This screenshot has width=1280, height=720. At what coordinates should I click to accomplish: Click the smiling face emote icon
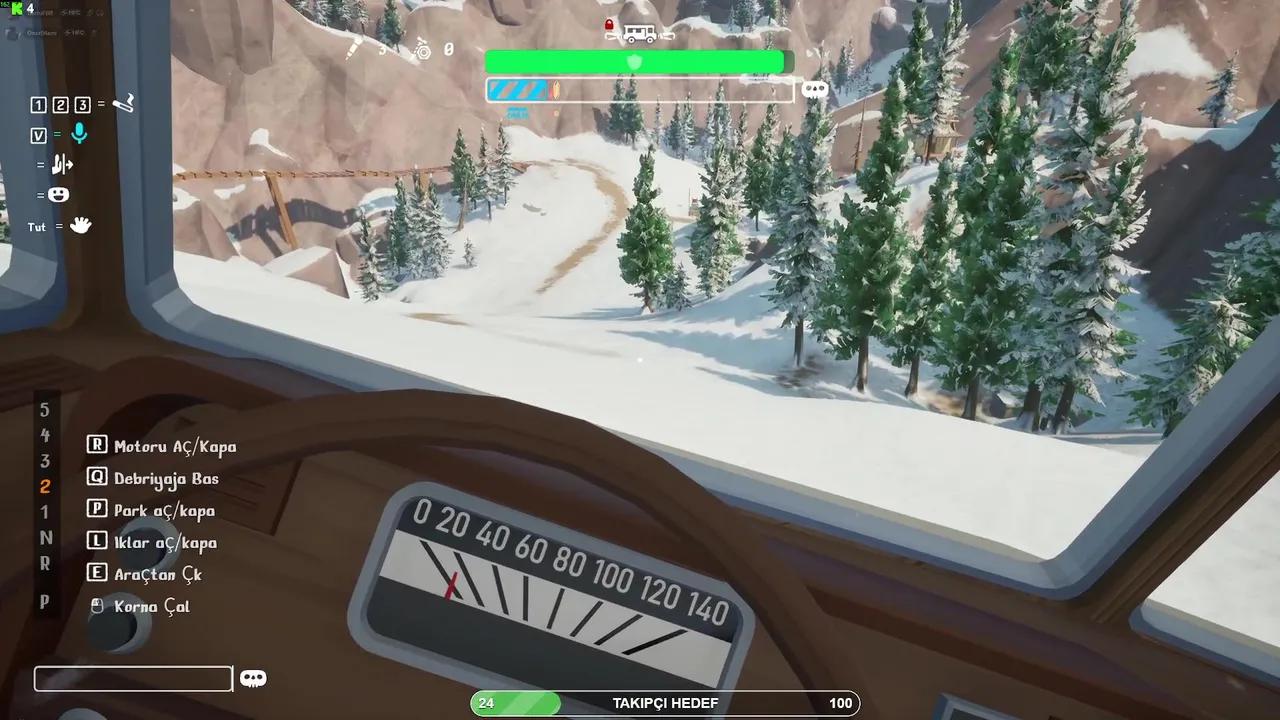[x=58, y=194]
